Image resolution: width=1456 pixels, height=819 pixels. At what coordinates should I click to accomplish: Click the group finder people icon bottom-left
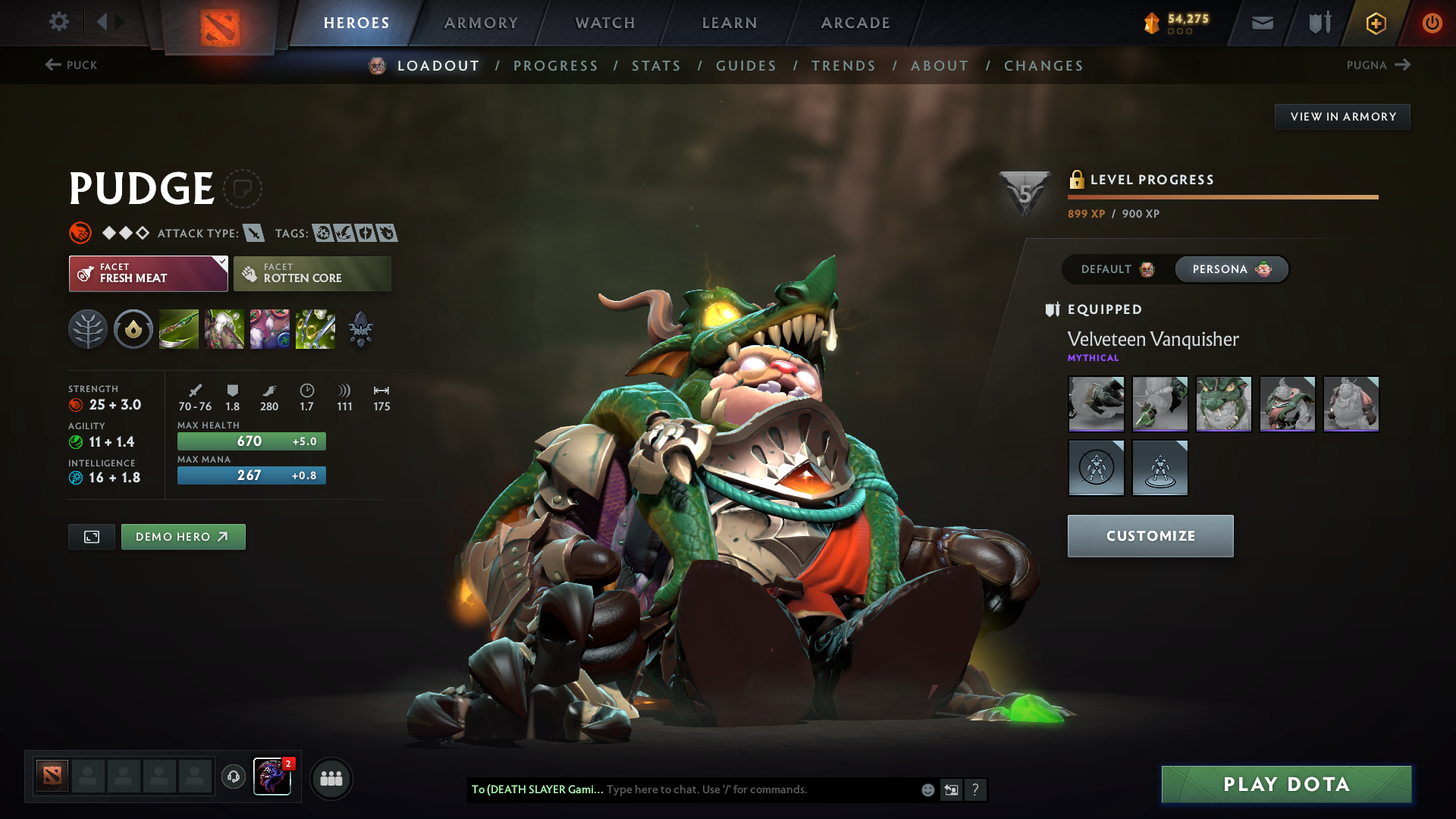coord(331,777)
